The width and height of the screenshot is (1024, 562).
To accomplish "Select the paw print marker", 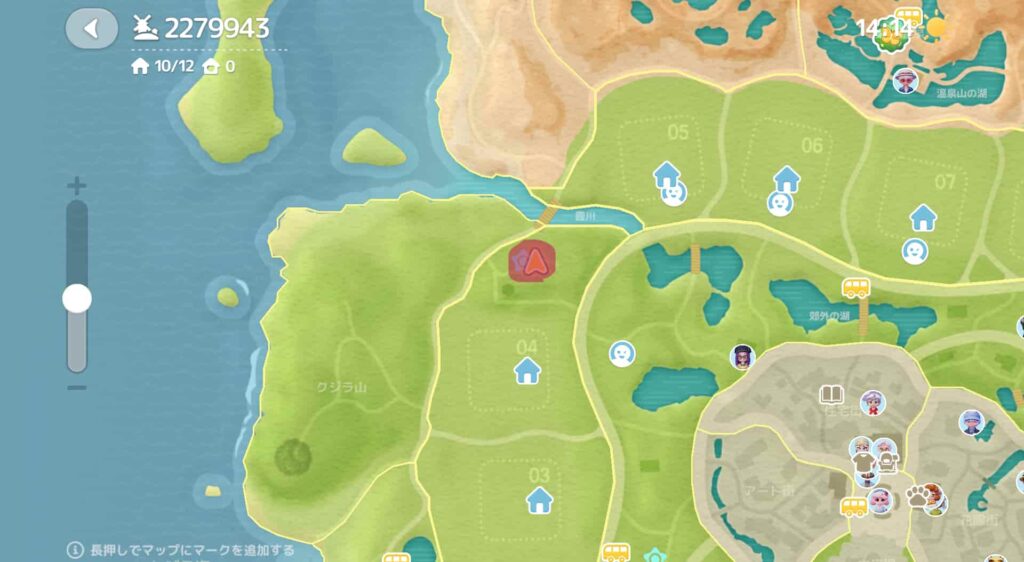I will (917, 495).
